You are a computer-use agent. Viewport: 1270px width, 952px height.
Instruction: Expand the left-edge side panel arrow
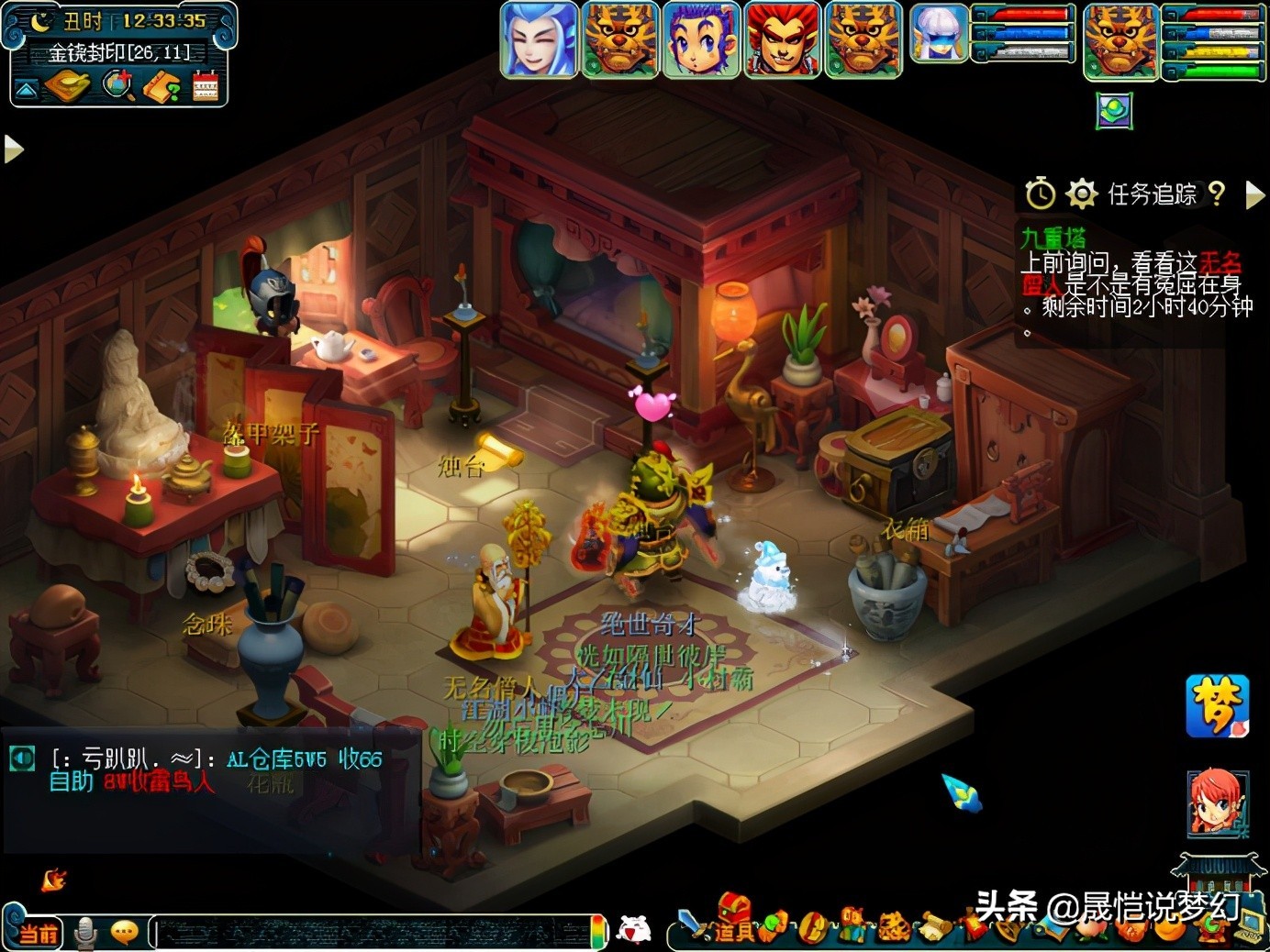point(13,149)
